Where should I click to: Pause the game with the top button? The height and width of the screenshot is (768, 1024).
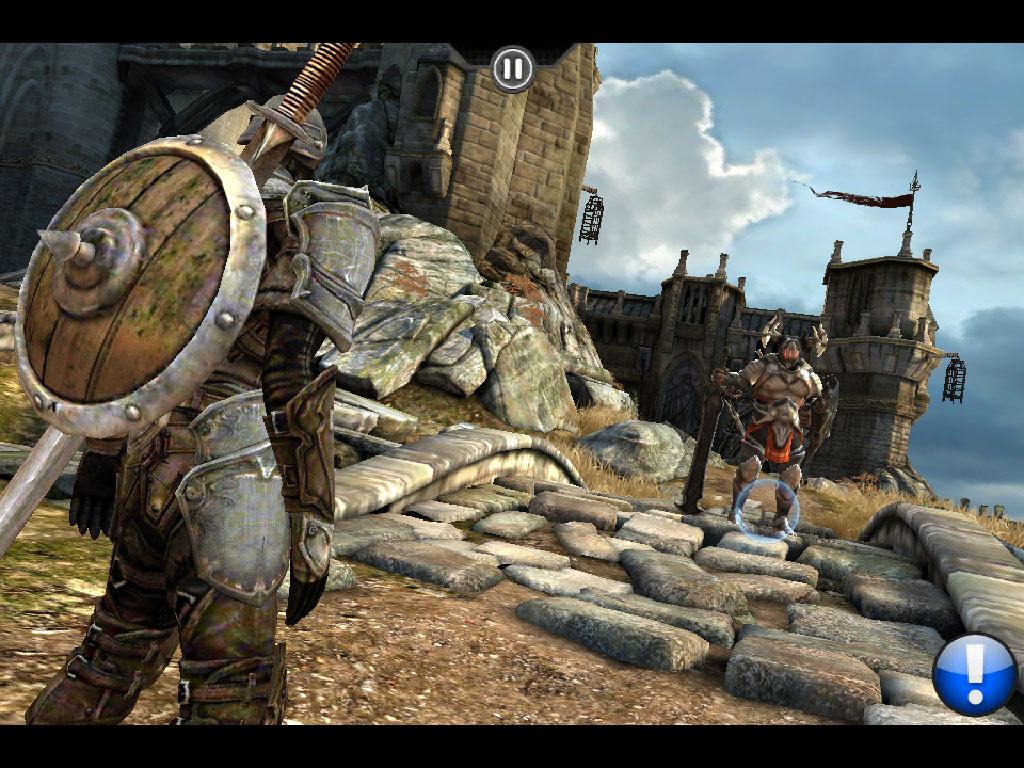tap(513, 69)
